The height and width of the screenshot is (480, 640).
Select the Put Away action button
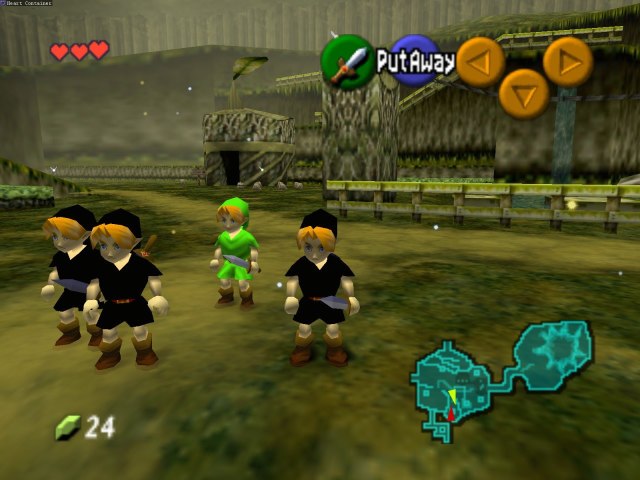415,61
